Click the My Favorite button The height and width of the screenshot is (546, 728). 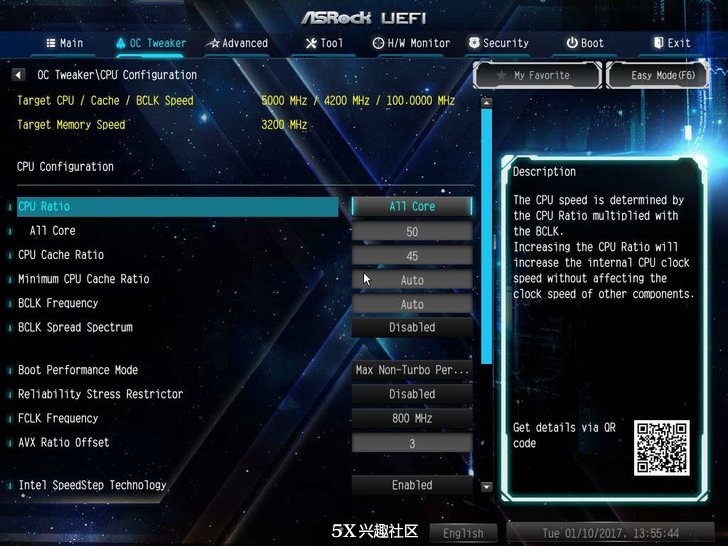click(x=535, y=75)
